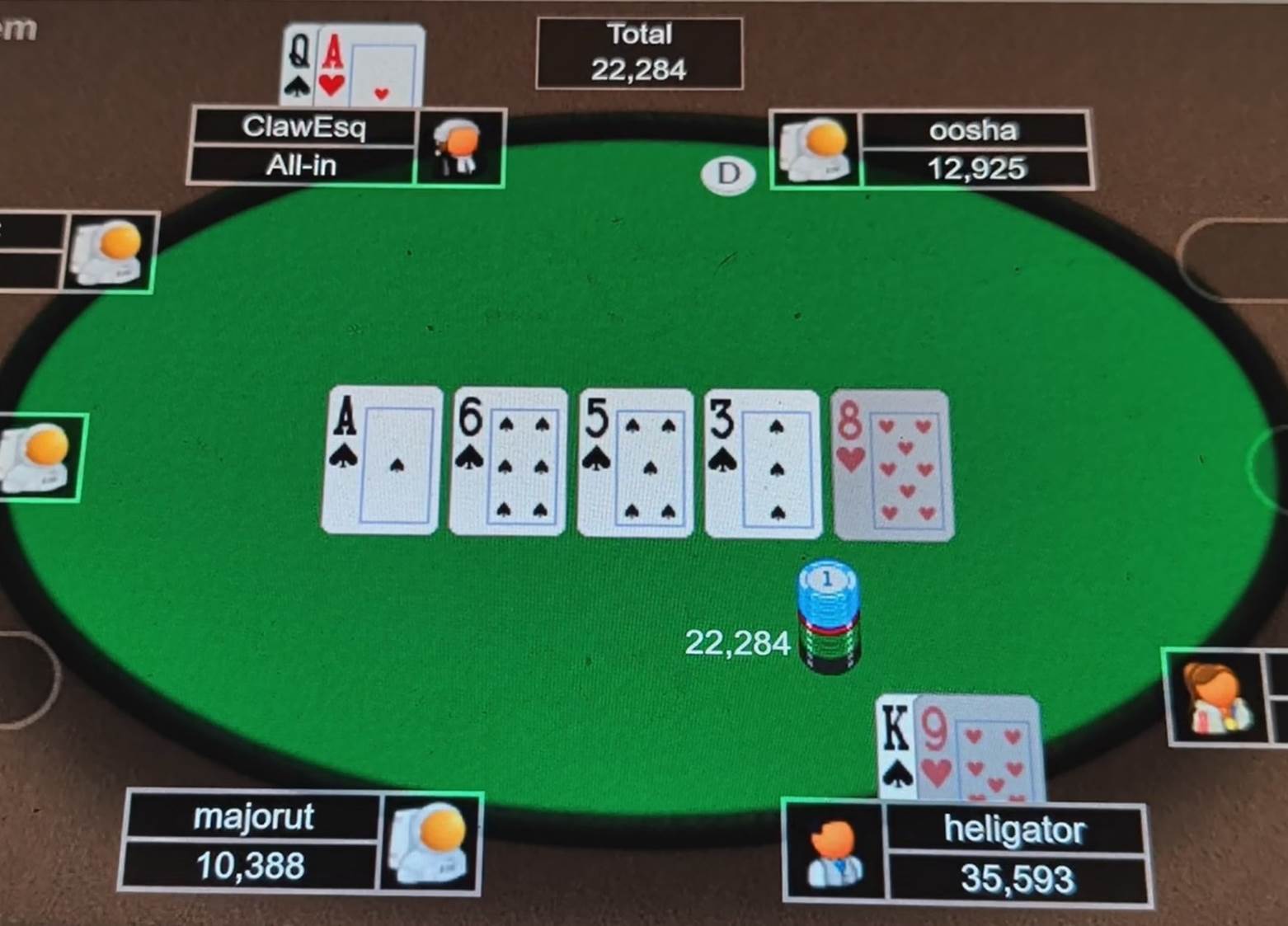Click the 6 of spades community card

tap(505, 463)
